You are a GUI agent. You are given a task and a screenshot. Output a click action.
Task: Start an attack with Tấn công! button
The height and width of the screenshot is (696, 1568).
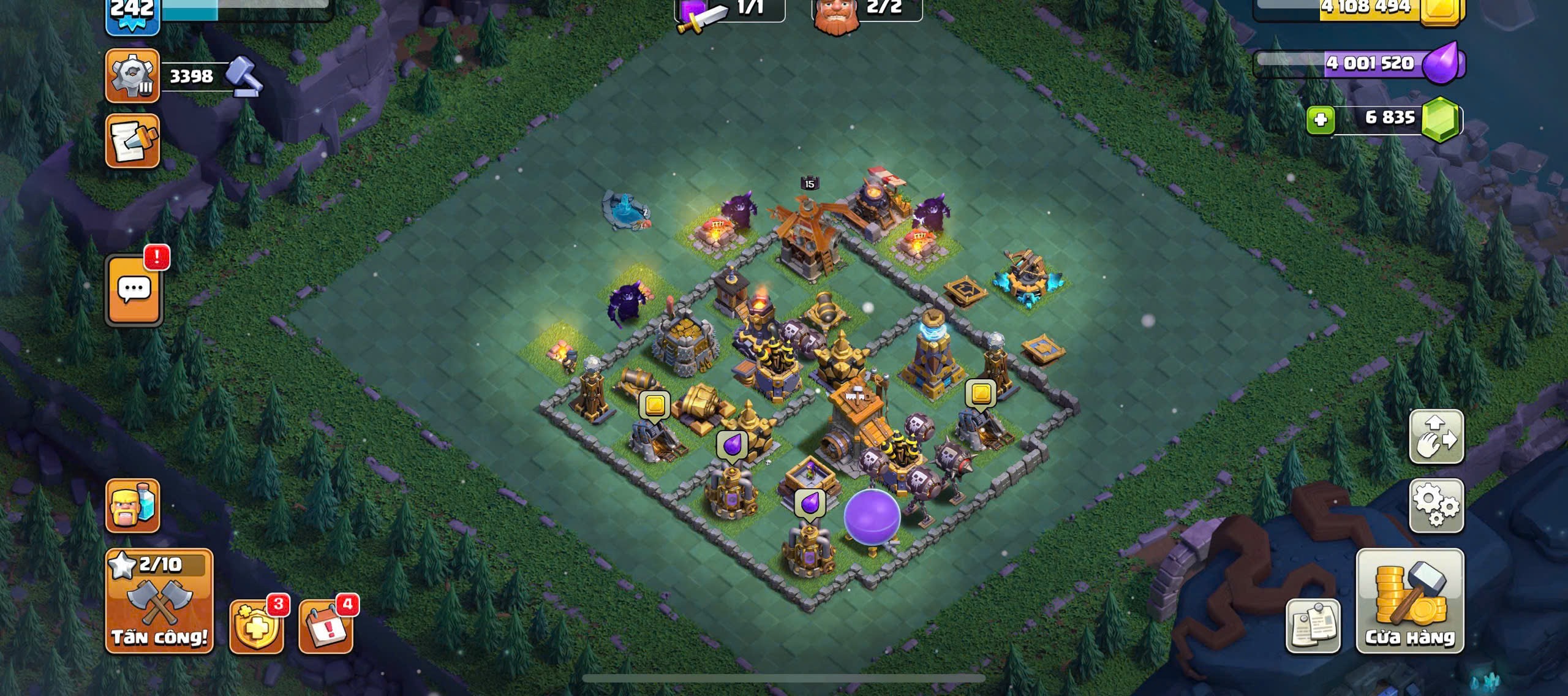click(x=159, y=600)
